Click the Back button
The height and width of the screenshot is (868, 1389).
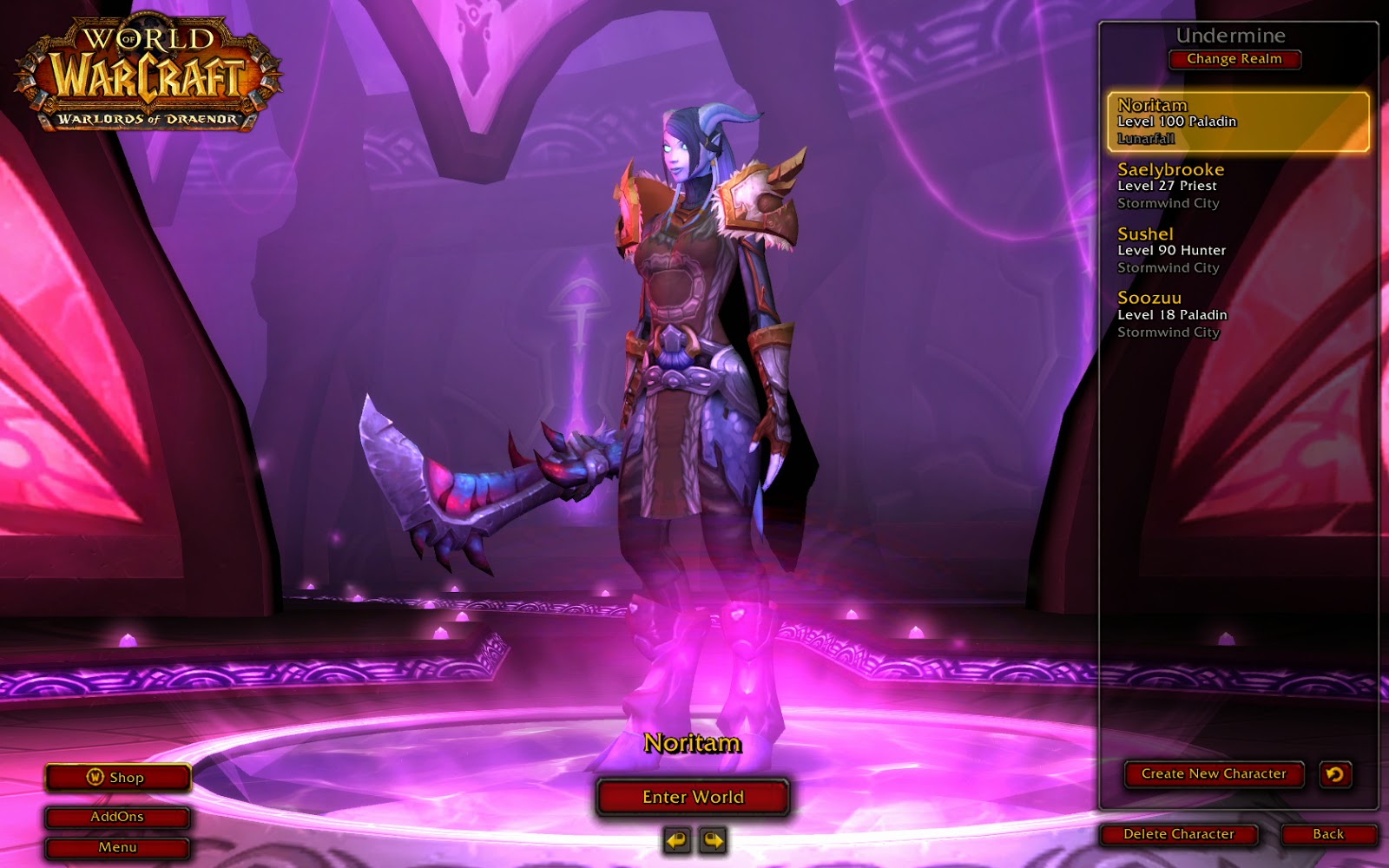tap(1330, 832)
